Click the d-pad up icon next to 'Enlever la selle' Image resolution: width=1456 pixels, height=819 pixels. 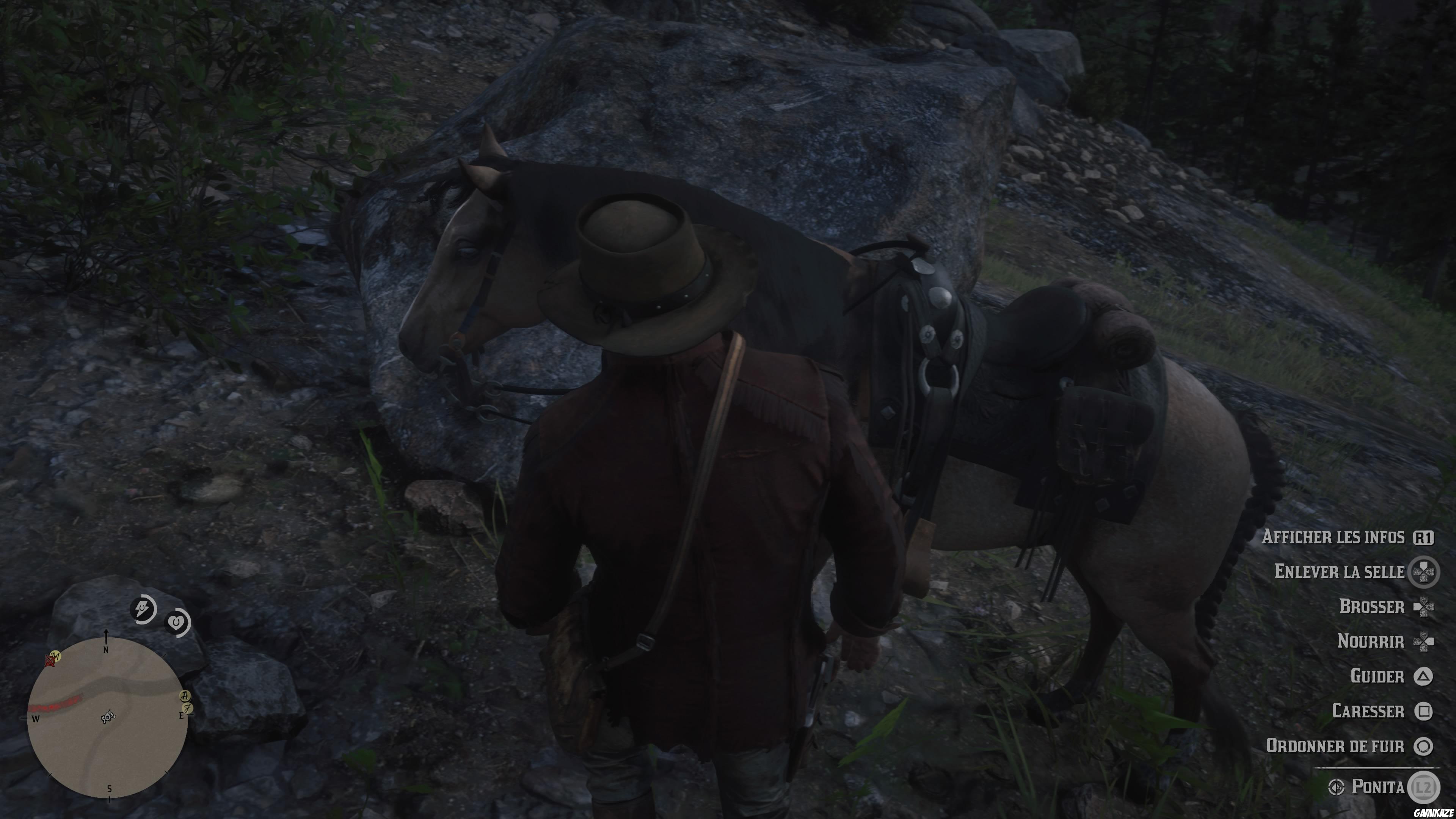pyautogui.click(x=1425, y=571)
